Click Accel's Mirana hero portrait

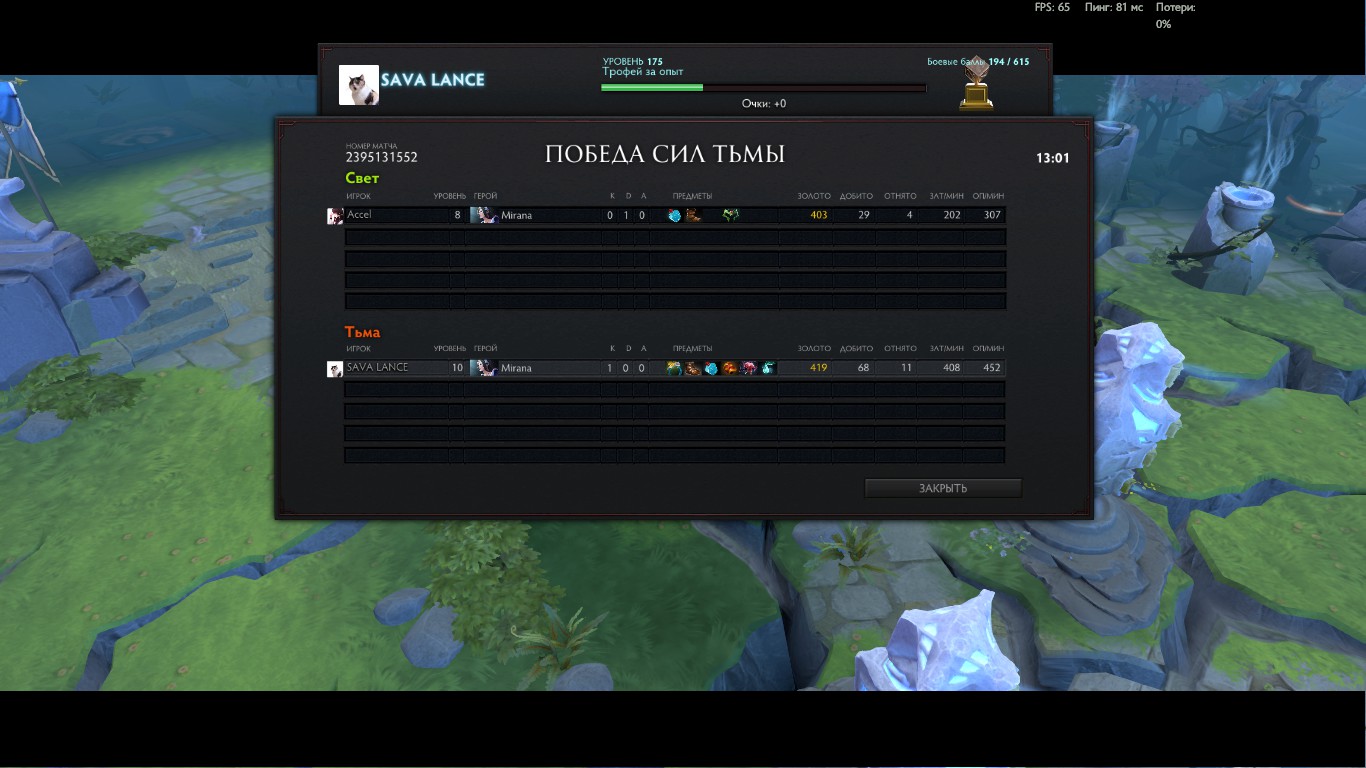[483, 215]
